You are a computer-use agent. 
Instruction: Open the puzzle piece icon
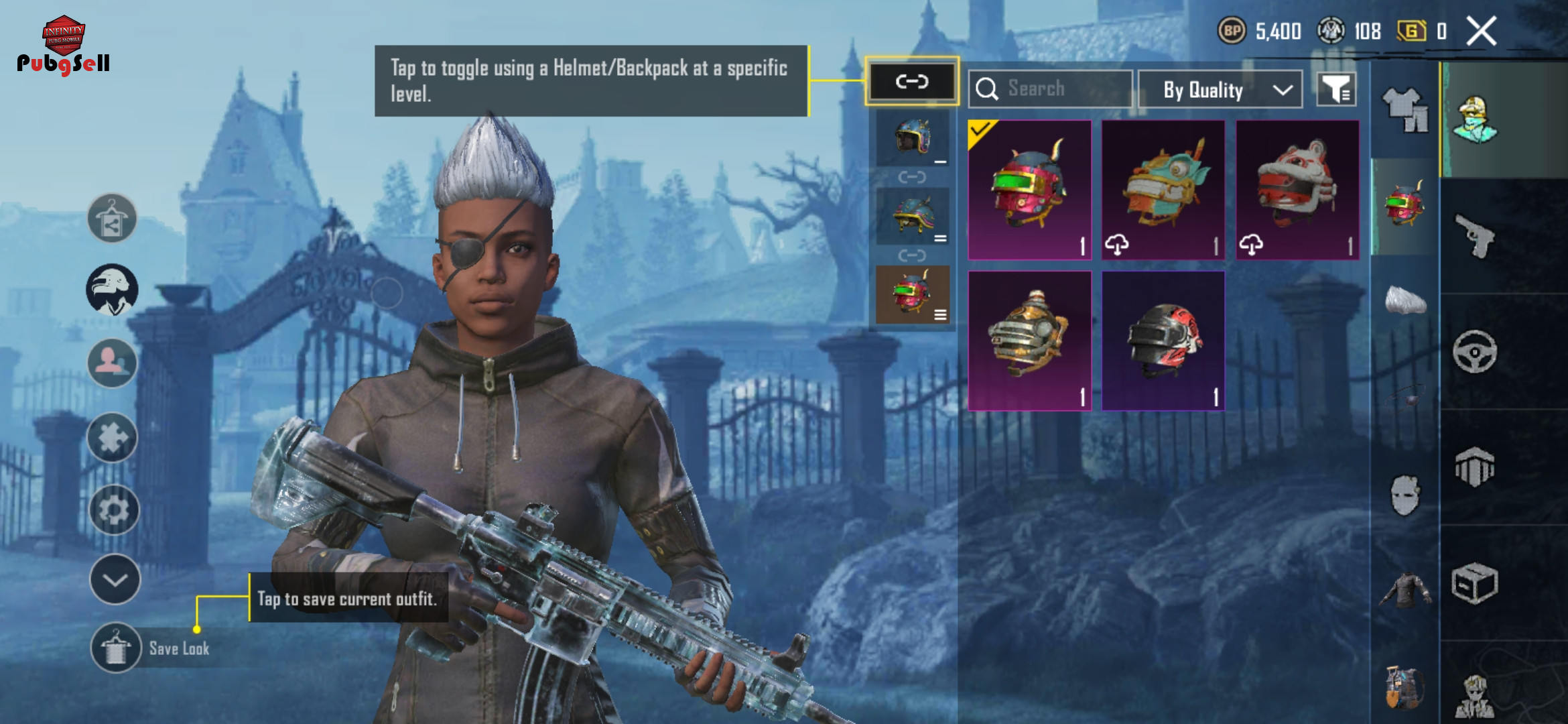coord(113,438)
